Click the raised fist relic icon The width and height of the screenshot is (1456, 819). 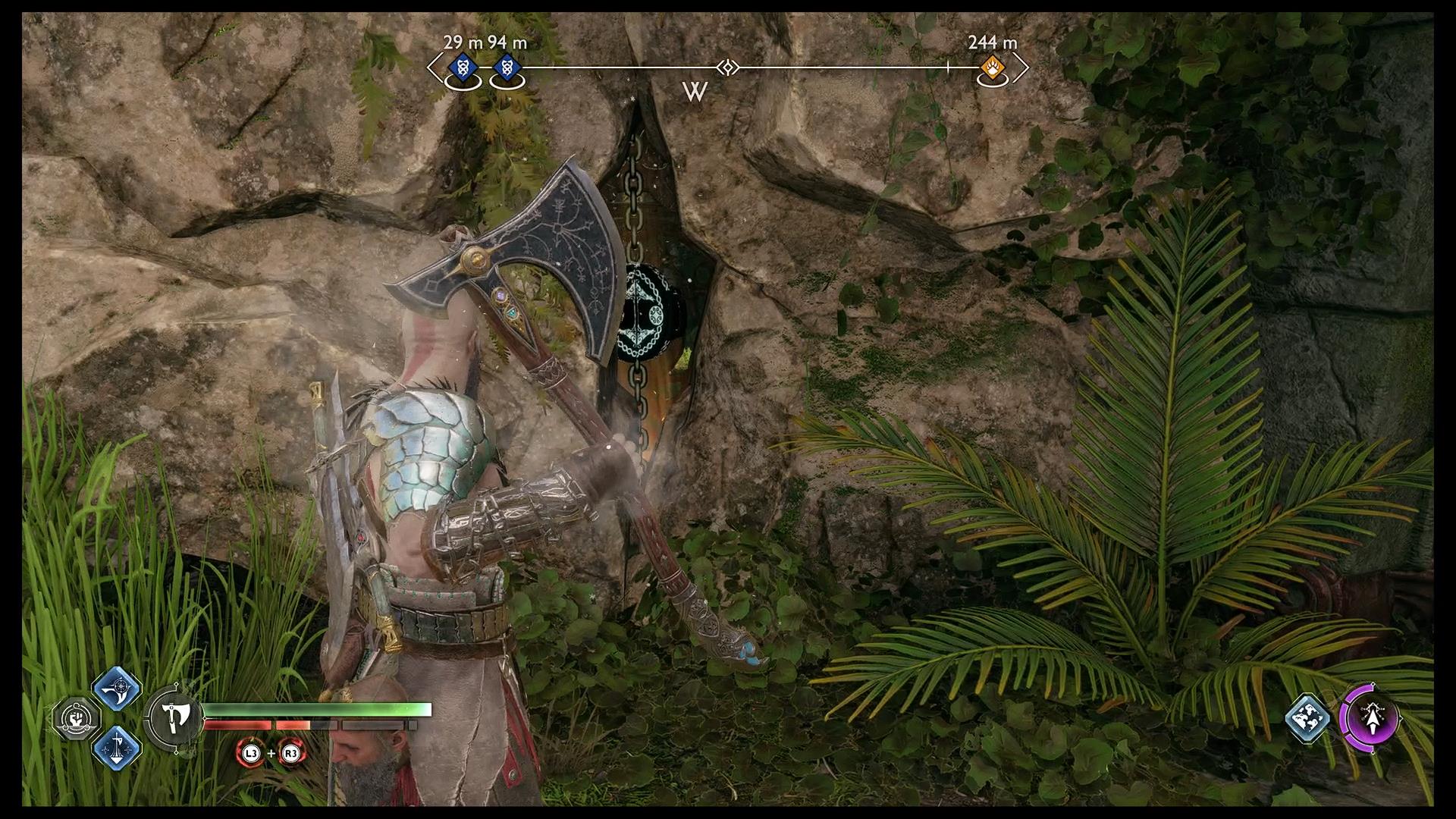(x=76, y=717)
